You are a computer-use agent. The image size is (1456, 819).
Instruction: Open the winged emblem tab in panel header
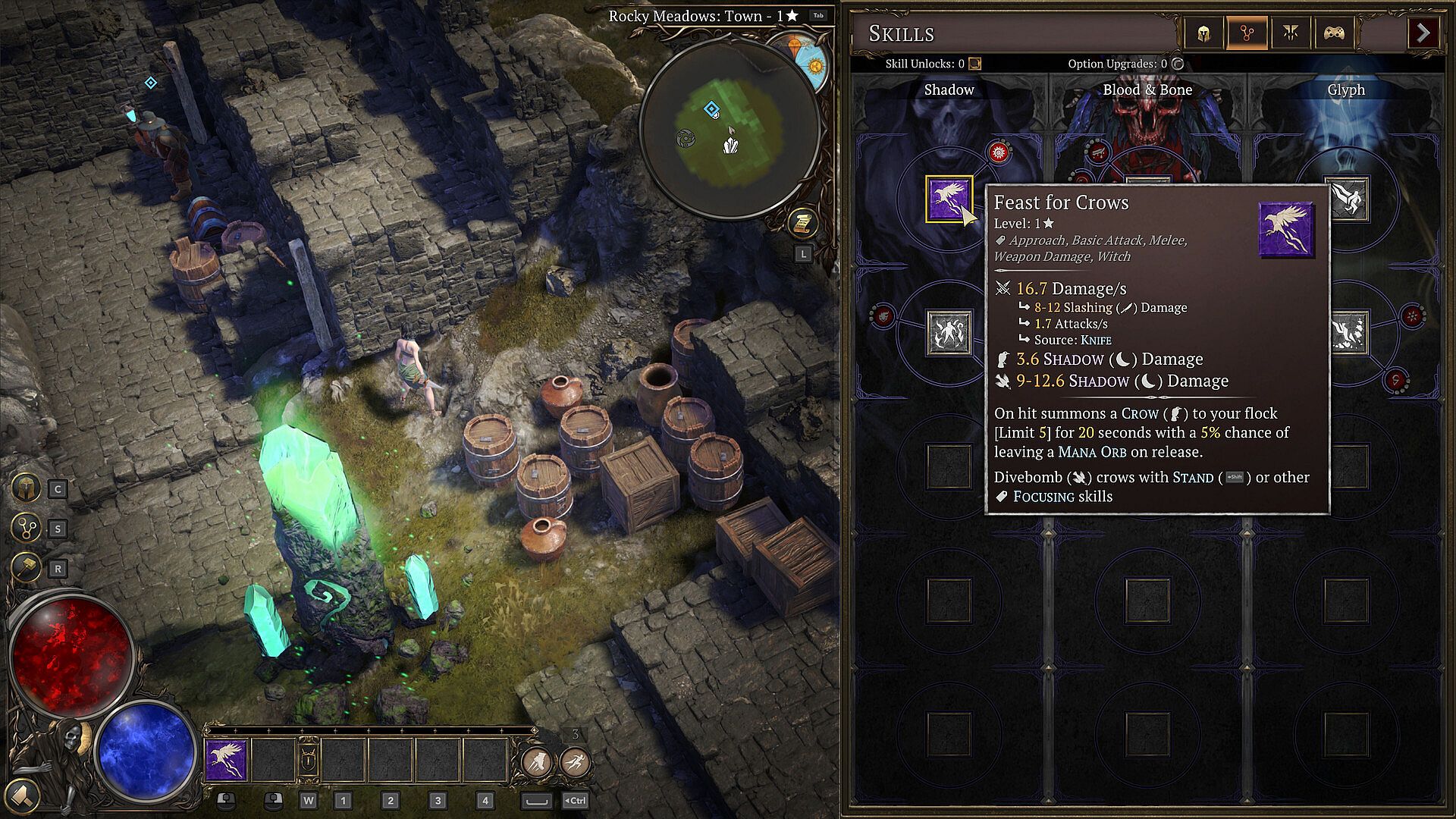1291,33
